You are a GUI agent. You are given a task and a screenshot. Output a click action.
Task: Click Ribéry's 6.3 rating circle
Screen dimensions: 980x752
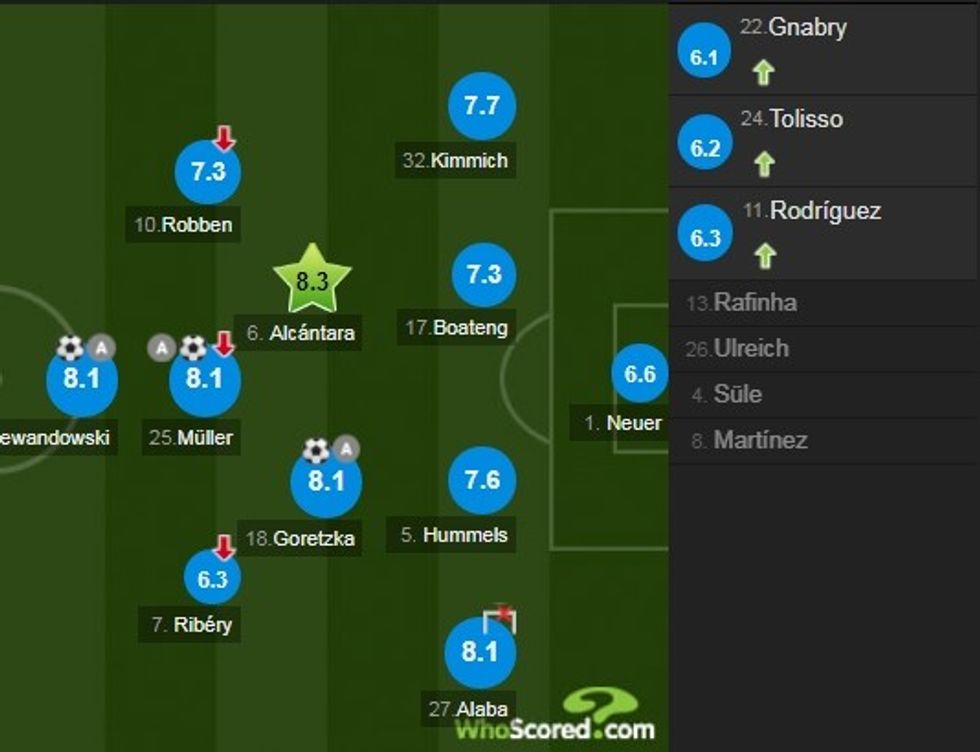click(213, 579)
